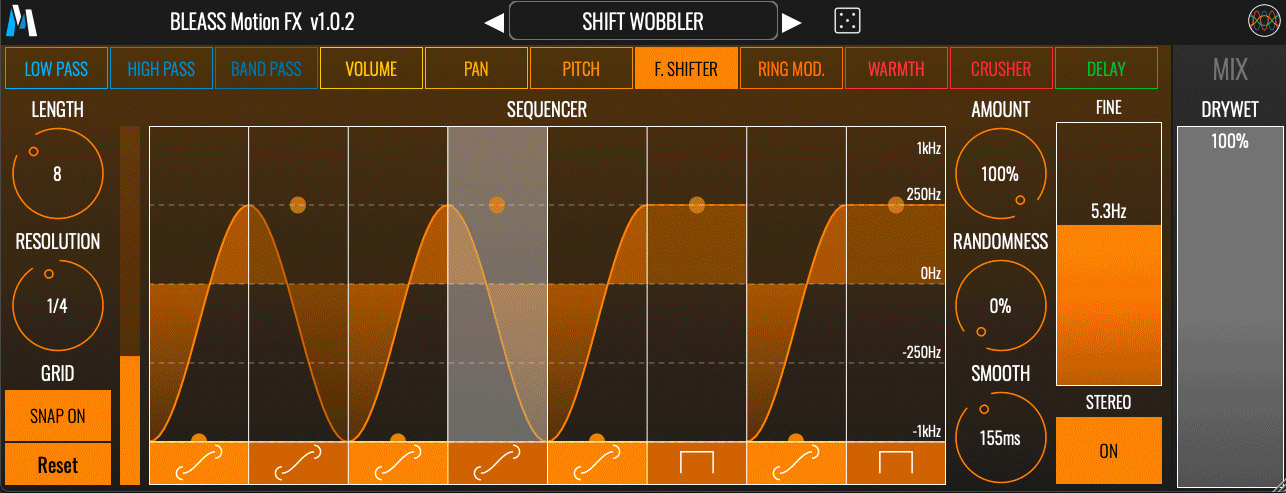Viewport: 1286px width, 493px height.
Task: Toggle the SNAP ON grid button
Action: [x=57, y=416]
